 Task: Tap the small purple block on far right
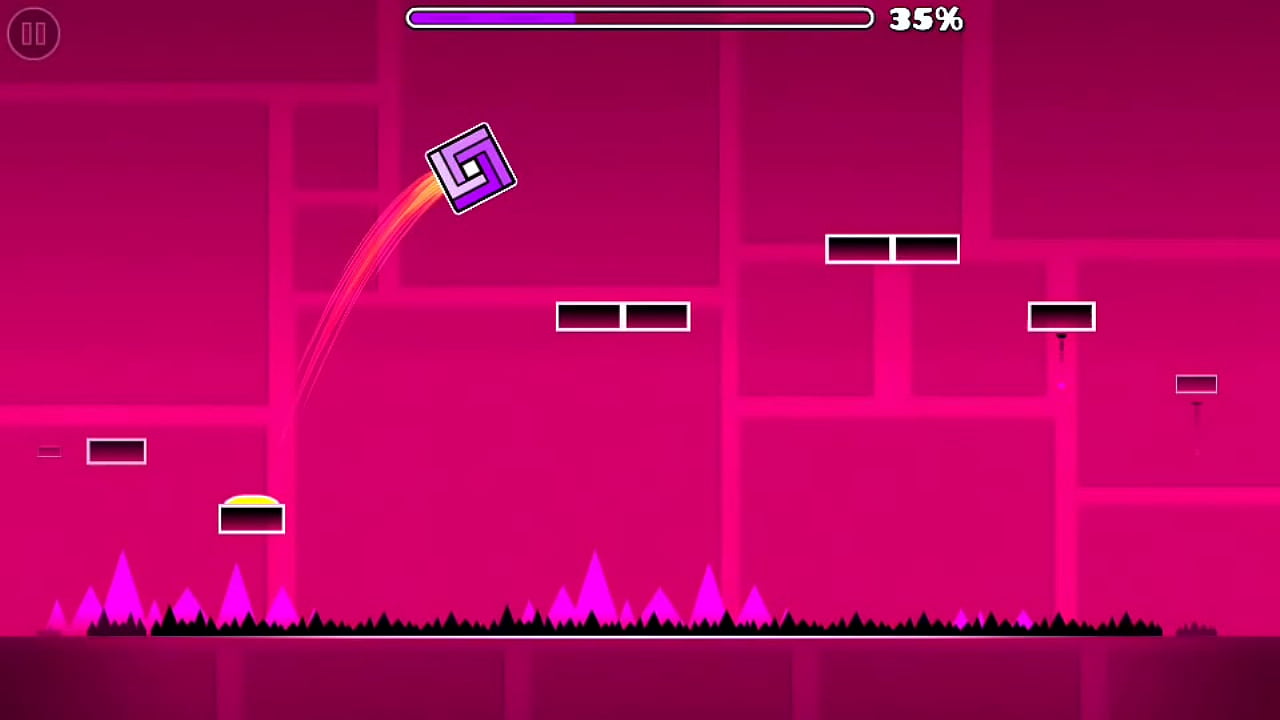click(1196, 384)
